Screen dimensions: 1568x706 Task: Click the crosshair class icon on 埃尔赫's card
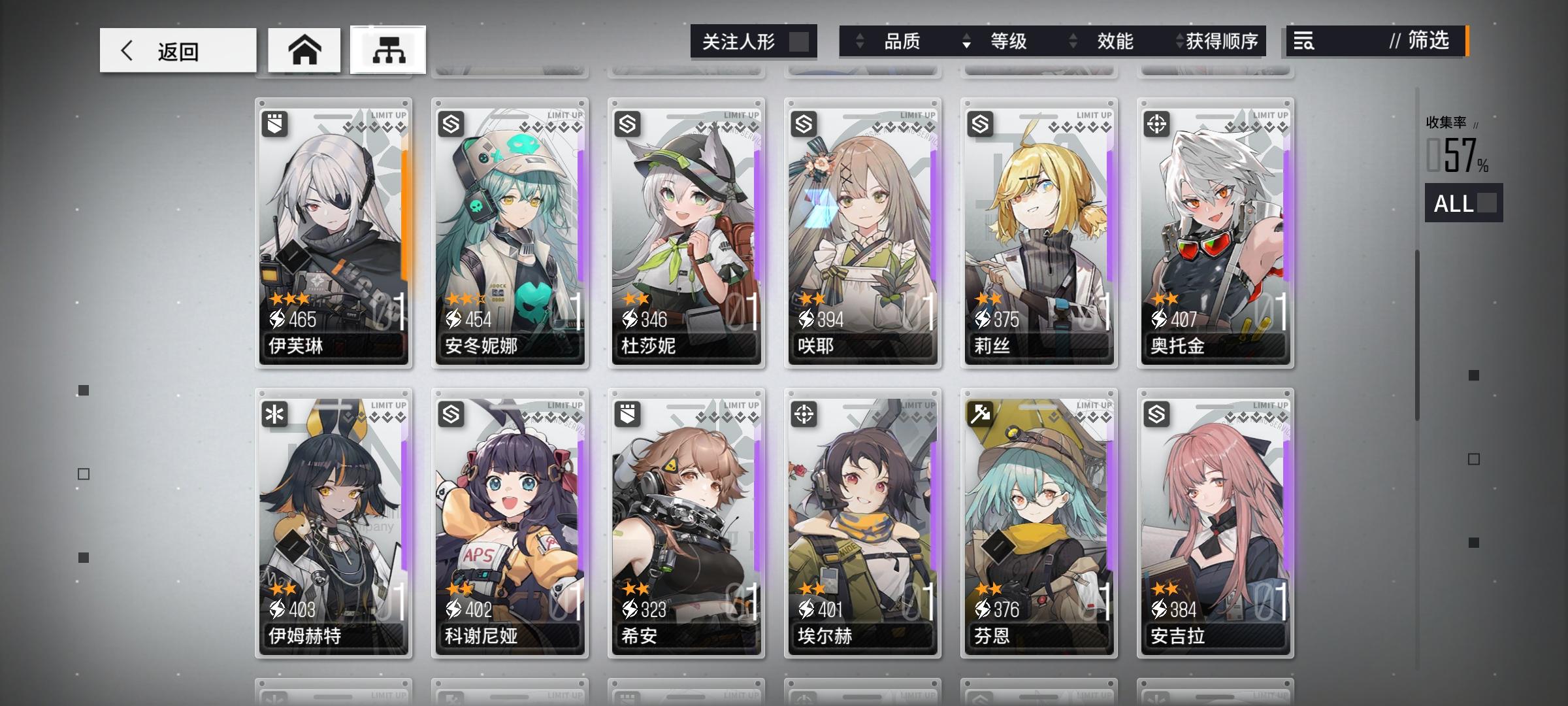pos(802,414)
